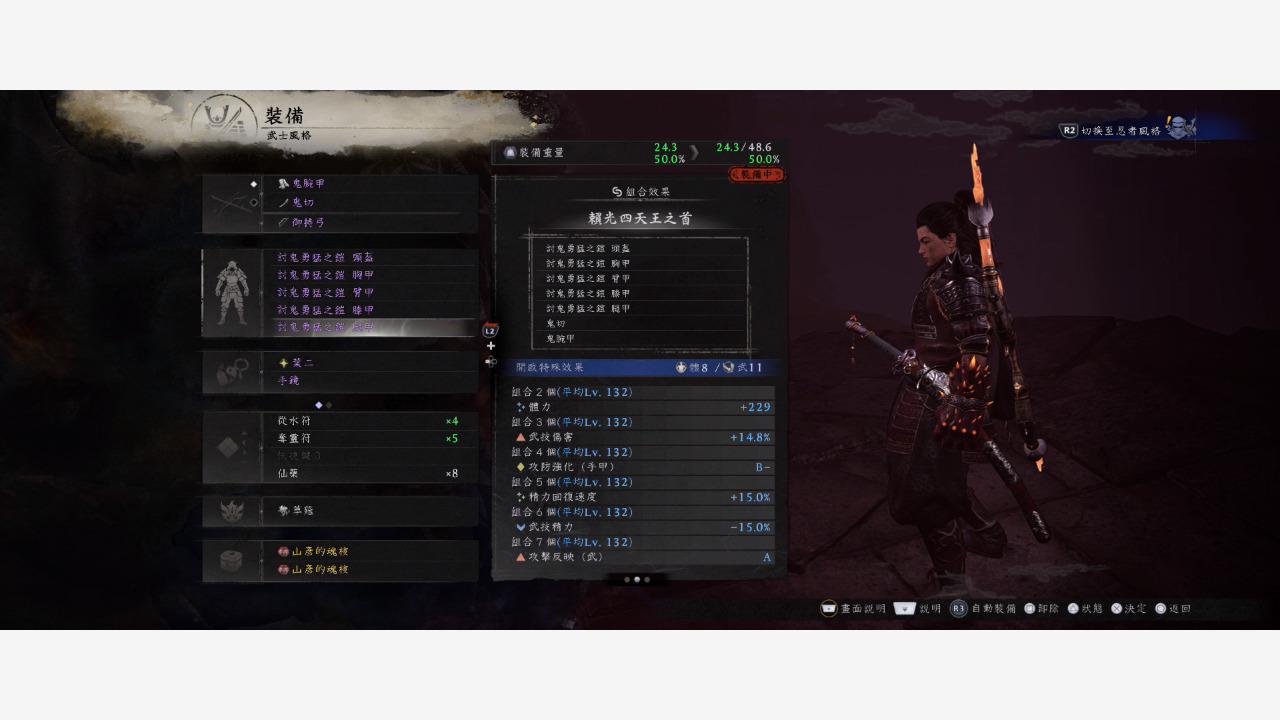This screenshot has width=1280, height=720.
Task: Select the 從水符 item shortcut
Action: (370, 421)
